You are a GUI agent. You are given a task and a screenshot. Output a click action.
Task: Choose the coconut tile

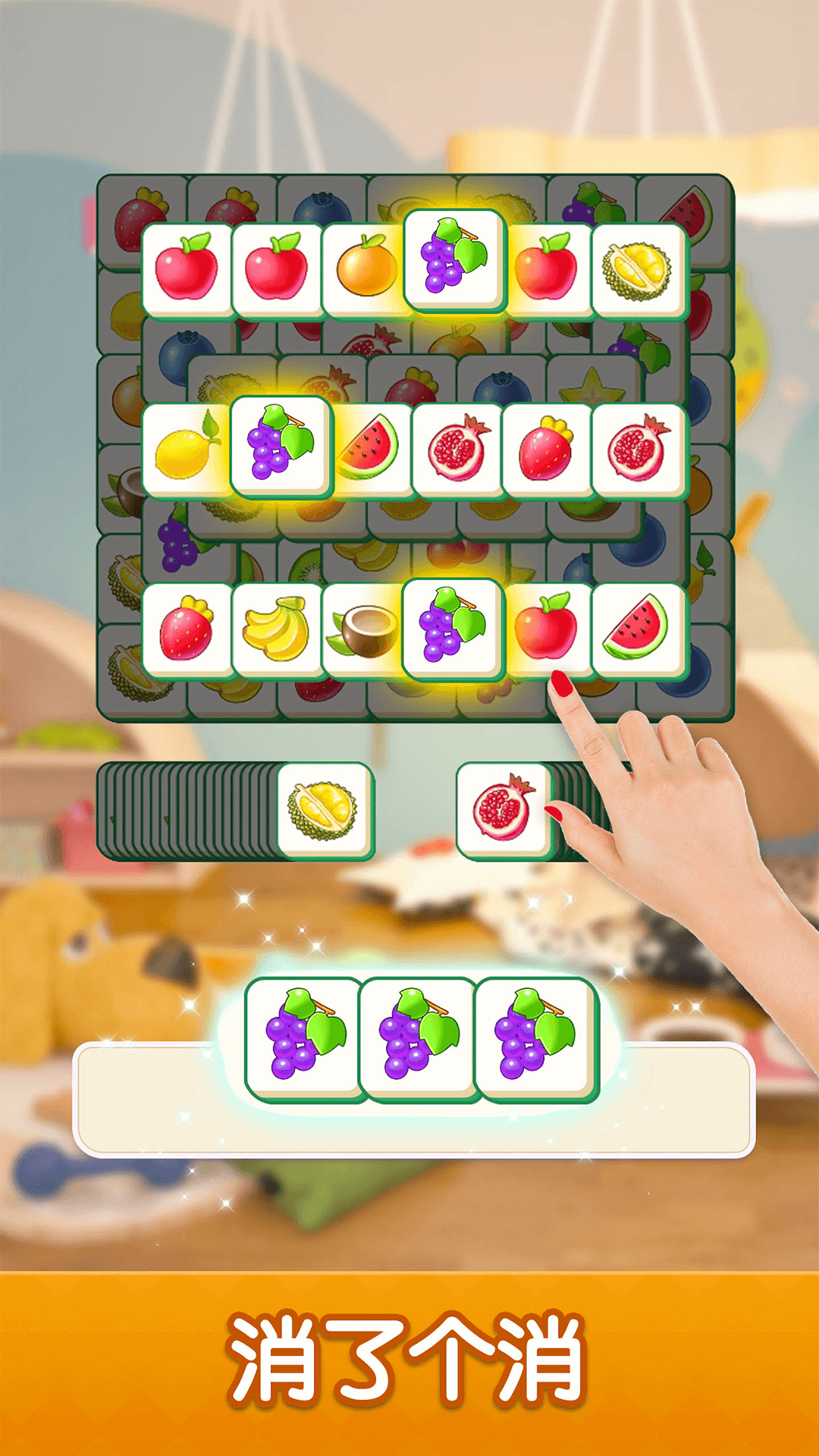(364, 629)
